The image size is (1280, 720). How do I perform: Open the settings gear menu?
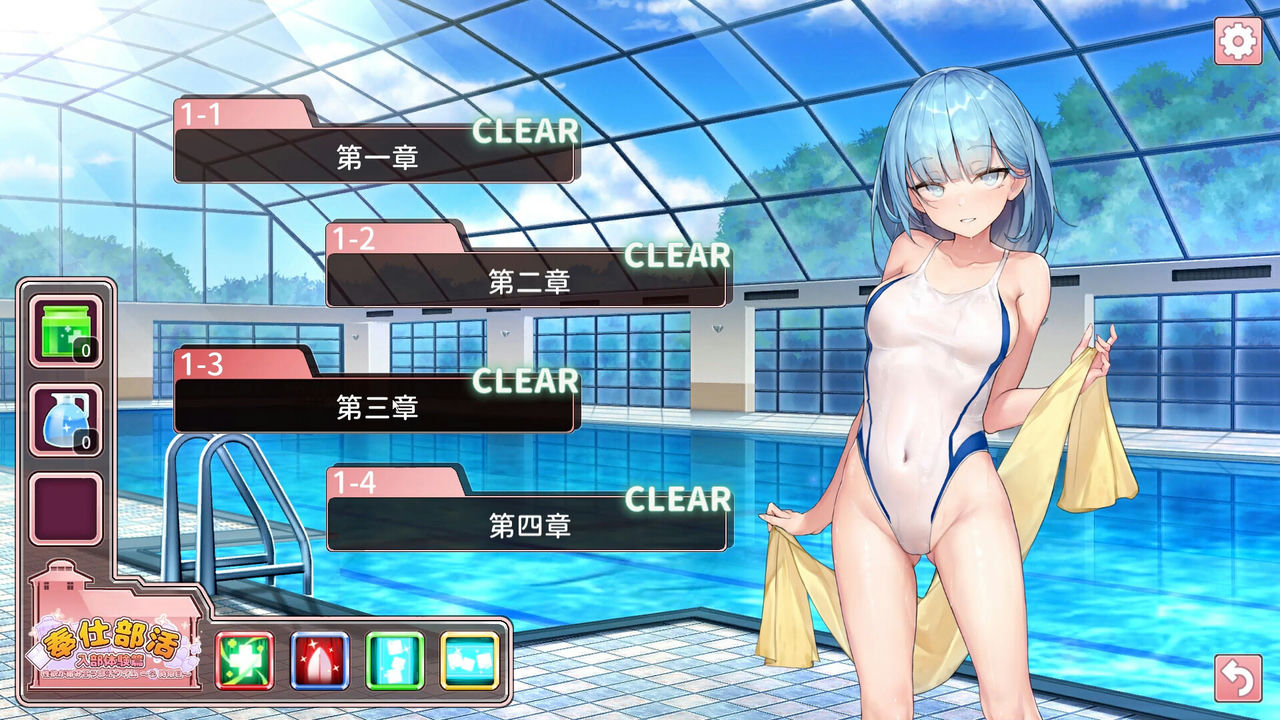coord(1237,40)
